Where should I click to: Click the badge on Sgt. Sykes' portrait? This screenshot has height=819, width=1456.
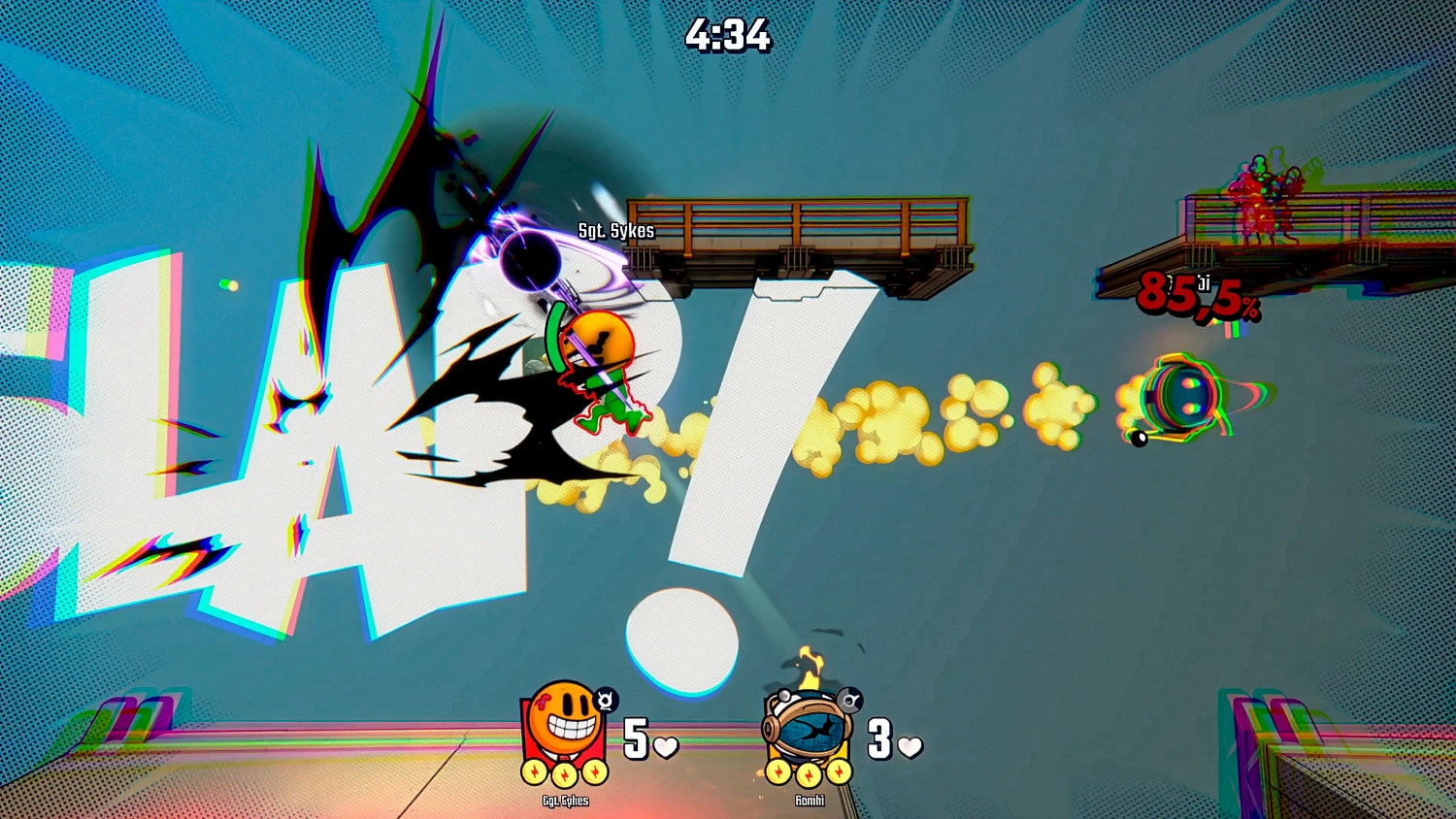point(606,700)
